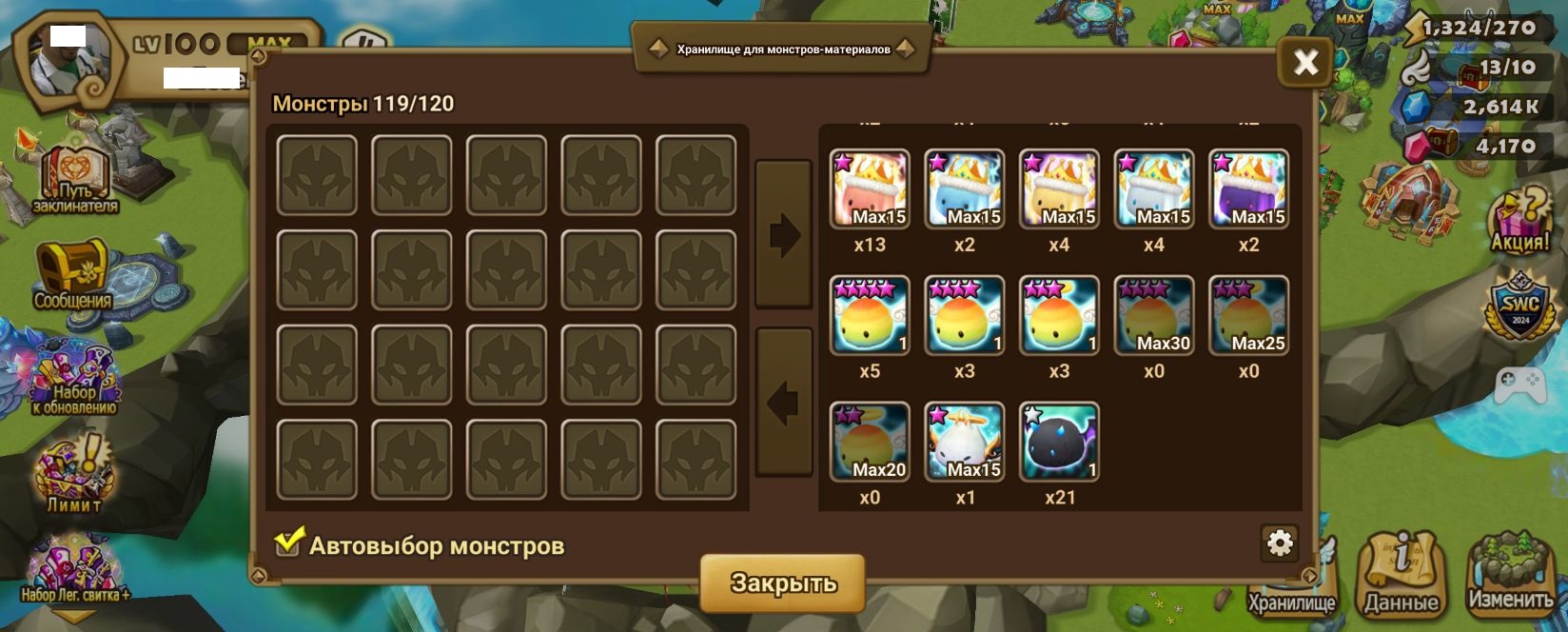Open Путь заклинателя menu
1568x632 pixels.
(x=74, y=179)
